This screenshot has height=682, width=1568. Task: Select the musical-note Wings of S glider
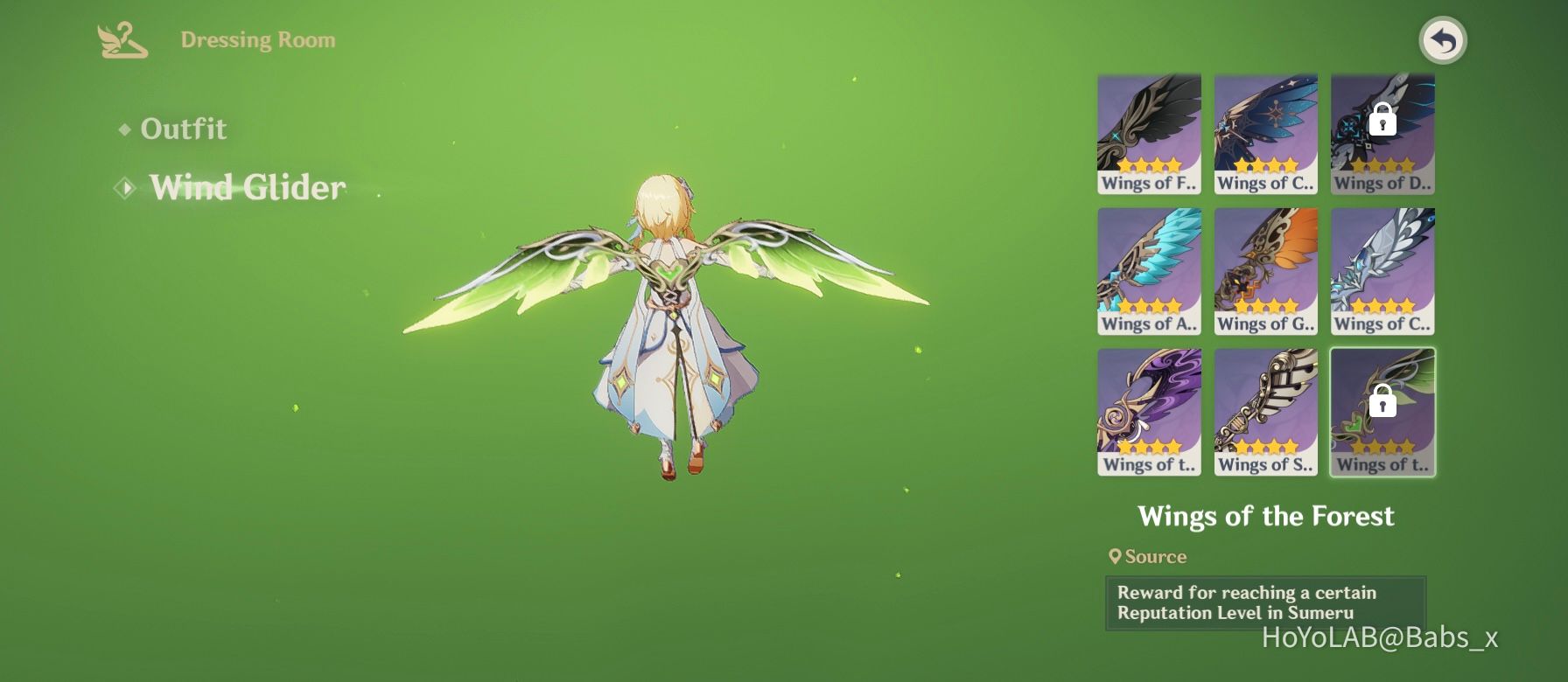click(1265, 407)
